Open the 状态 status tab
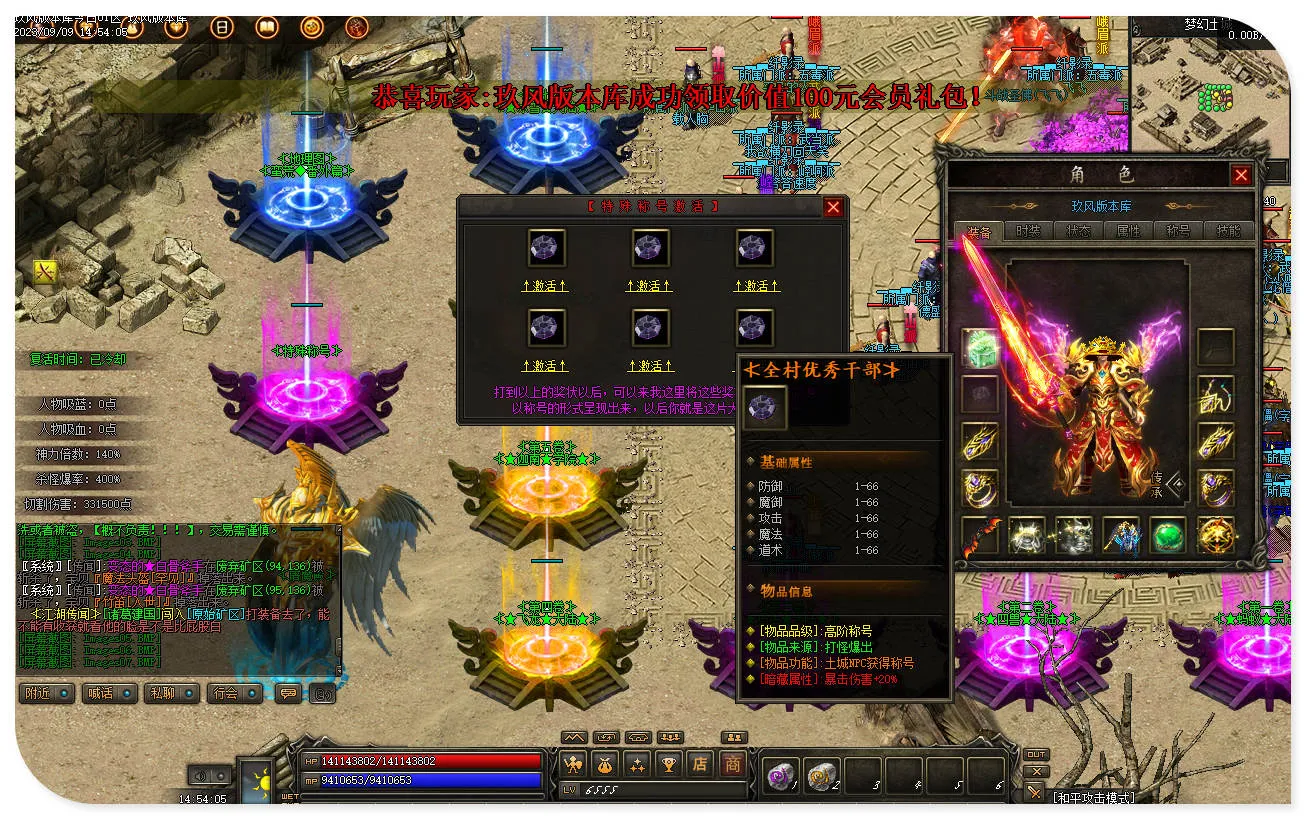The width and height of the screenshot is (1306, 819). click(1078, 230)
